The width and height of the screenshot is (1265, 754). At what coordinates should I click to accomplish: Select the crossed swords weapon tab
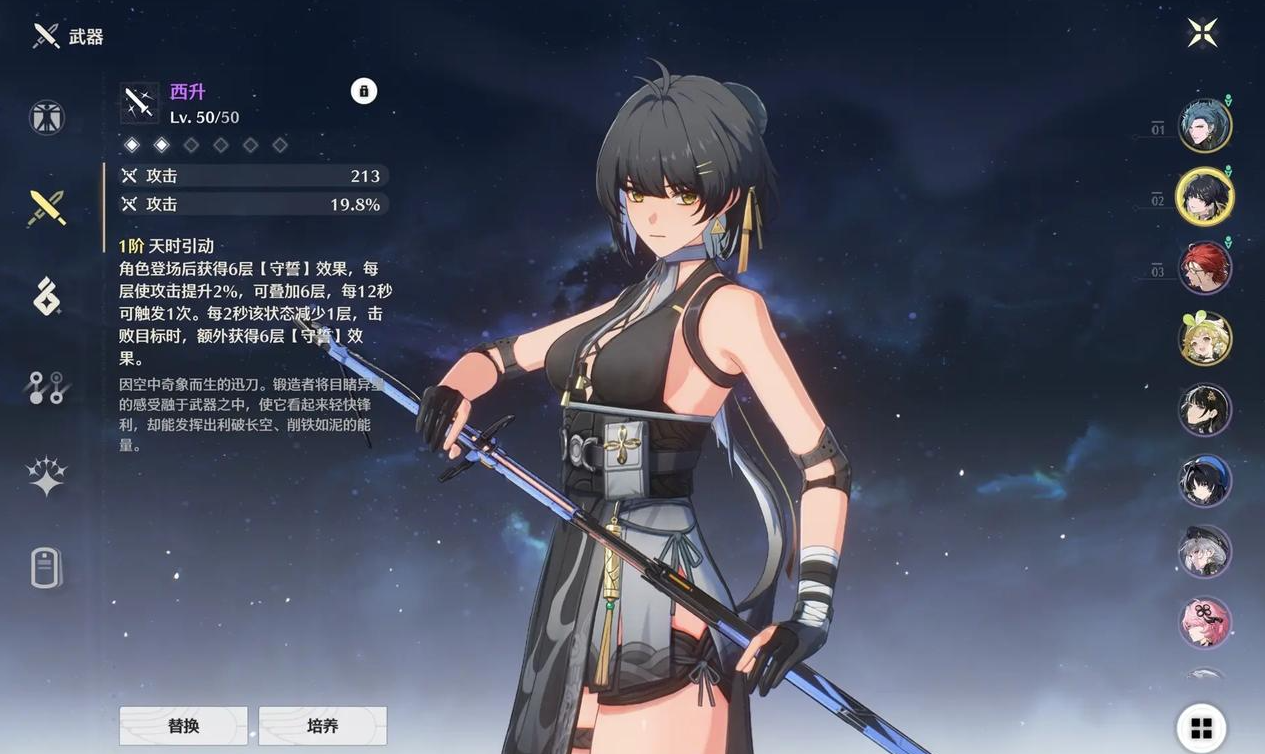[x=47, y=207]
